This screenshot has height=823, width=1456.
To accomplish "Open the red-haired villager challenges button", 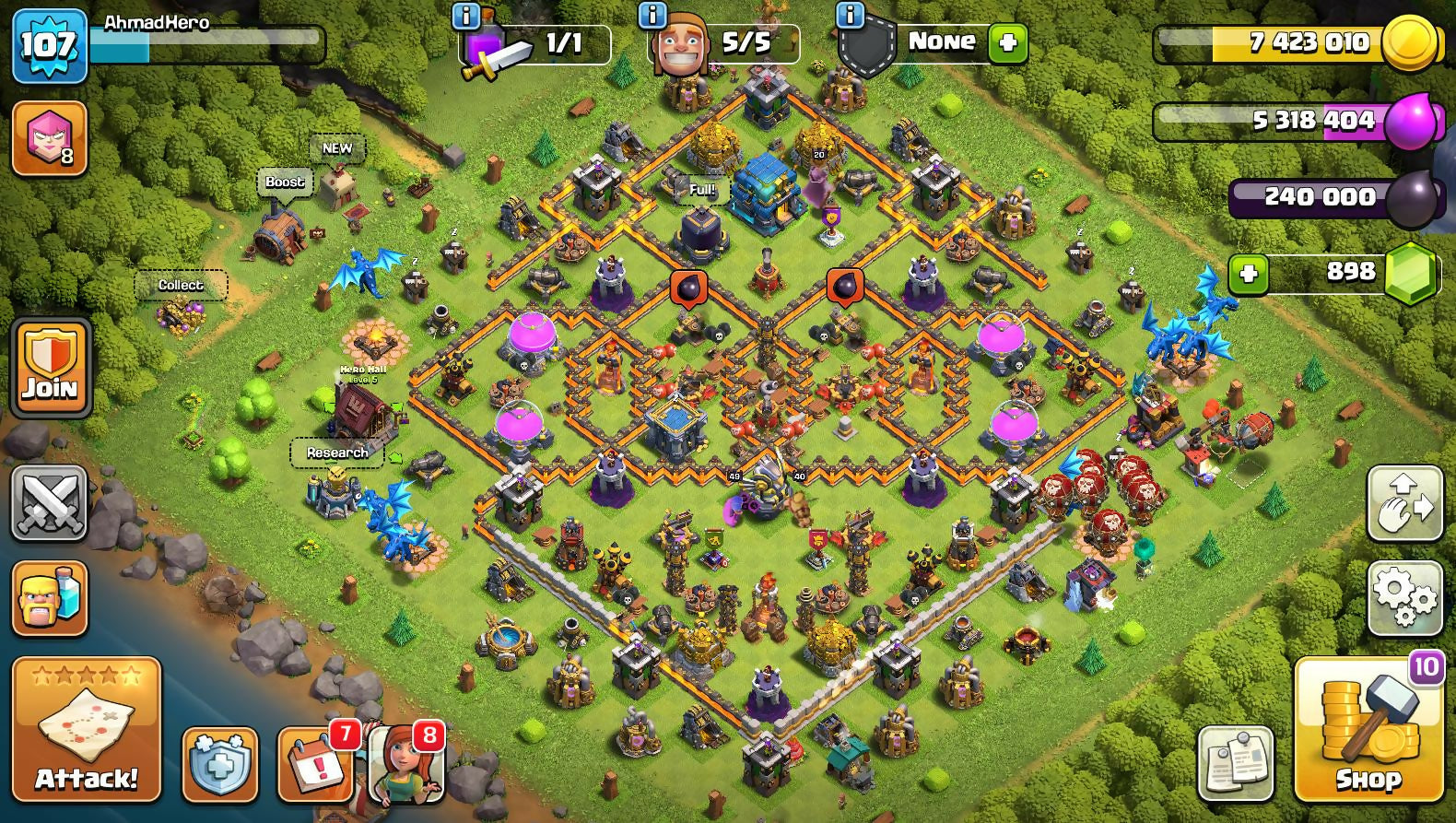I will [x=406, y=764].
